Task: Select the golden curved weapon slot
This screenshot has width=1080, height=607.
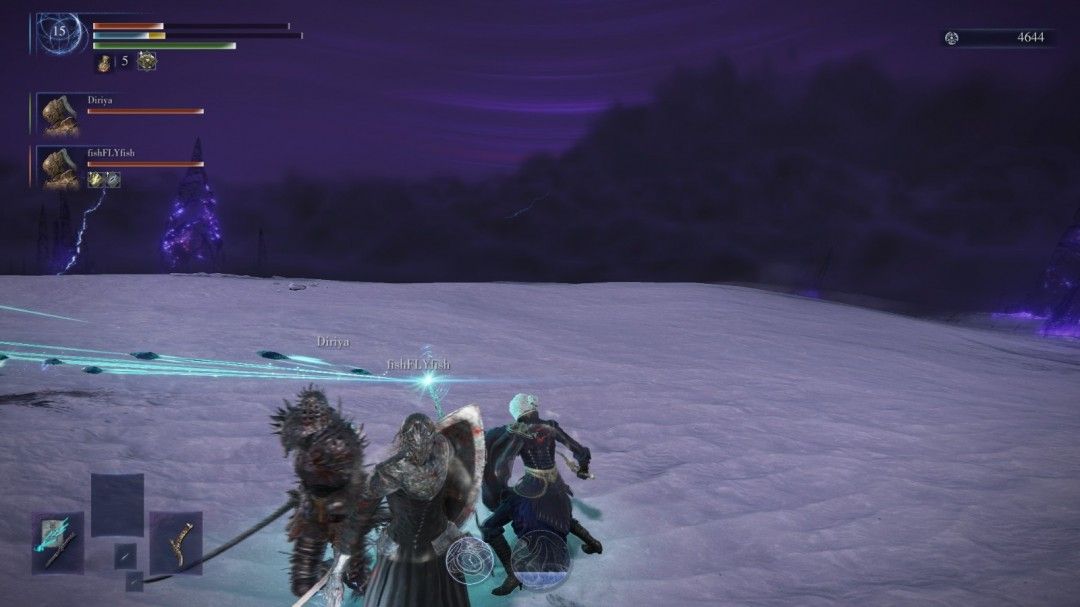Action: (176, 542)
